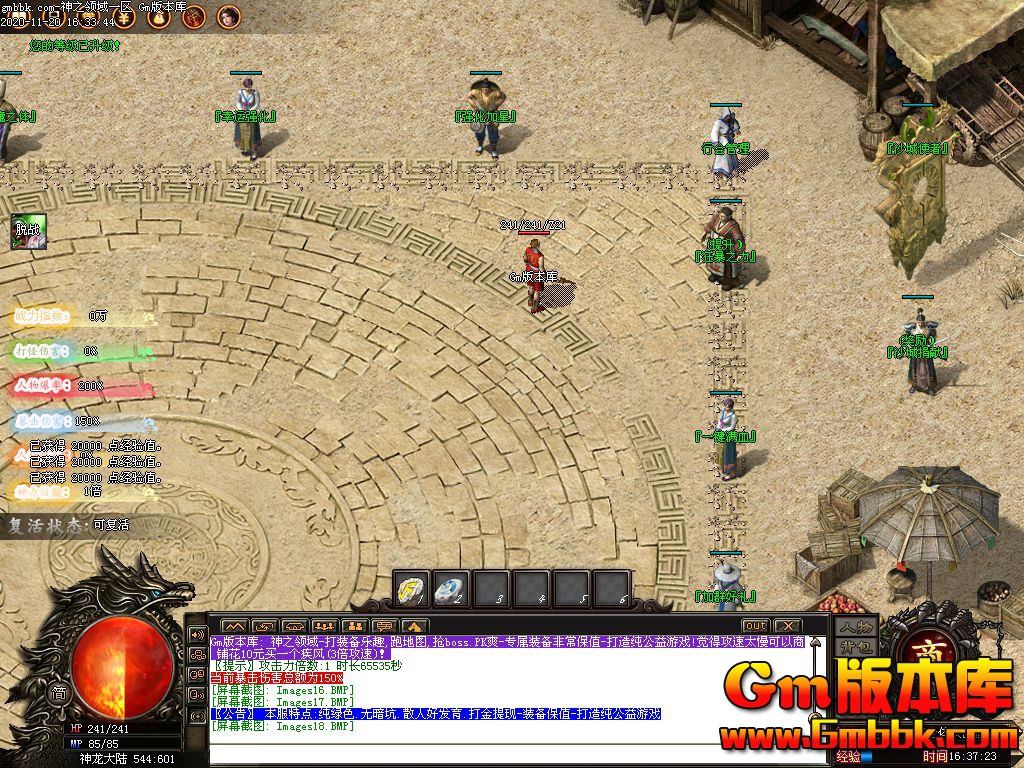The image size is (1024, 768).
Task: Select the red demon face icon
Action: [x=194, y=16]
